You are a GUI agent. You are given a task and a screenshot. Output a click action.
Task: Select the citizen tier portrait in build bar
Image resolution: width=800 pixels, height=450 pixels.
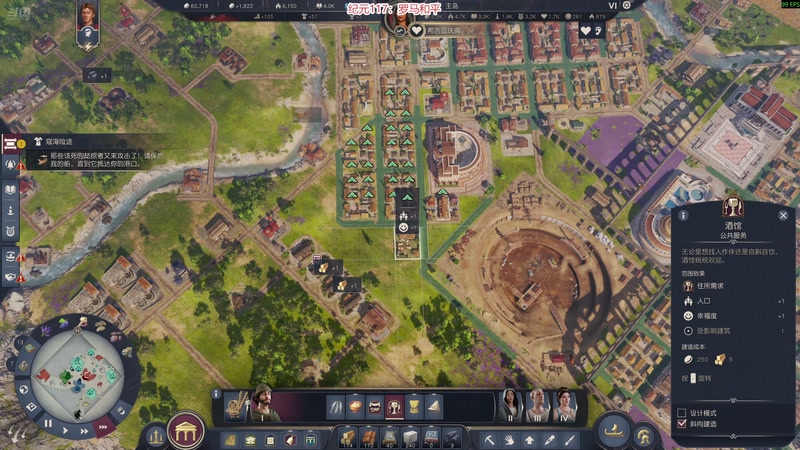[263, 404]
